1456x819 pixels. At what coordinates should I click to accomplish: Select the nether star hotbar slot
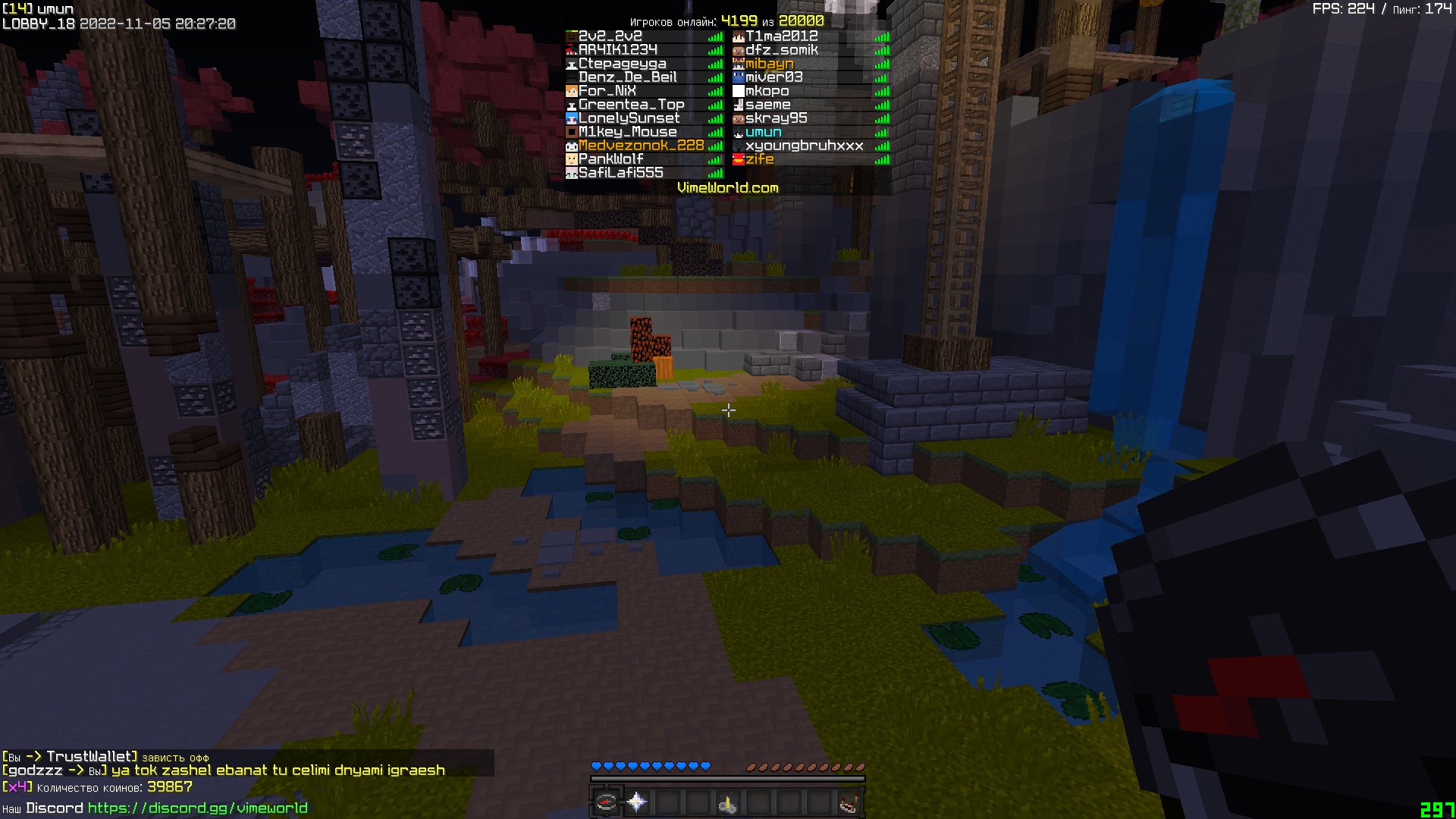tap(637, 802)
